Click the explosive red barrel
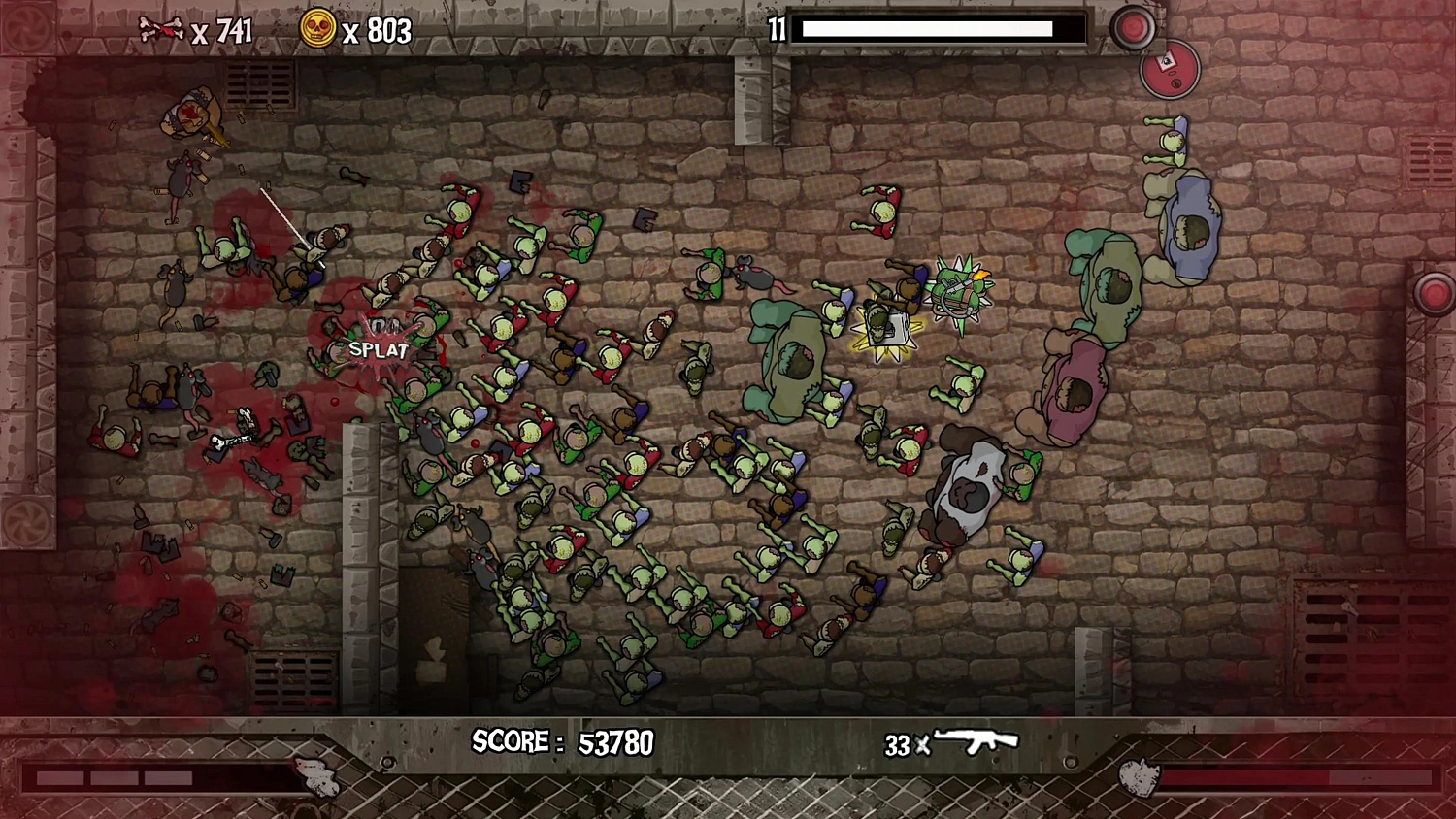Viewport: 1456px width, 819px height. coord(1170,70)
